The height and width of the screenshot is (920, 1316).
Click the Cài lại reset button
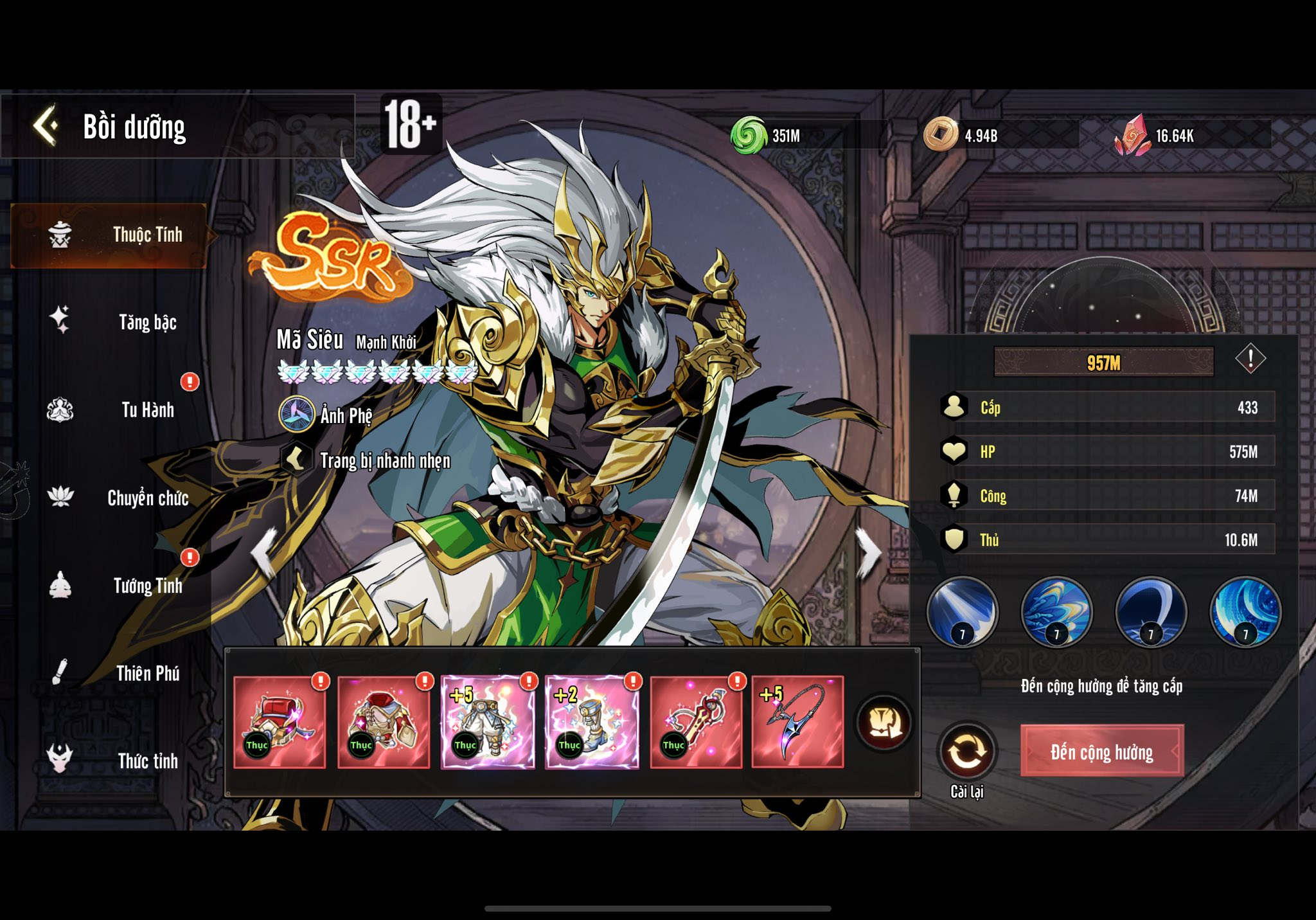pyautogui.click(x=966, y=752)
